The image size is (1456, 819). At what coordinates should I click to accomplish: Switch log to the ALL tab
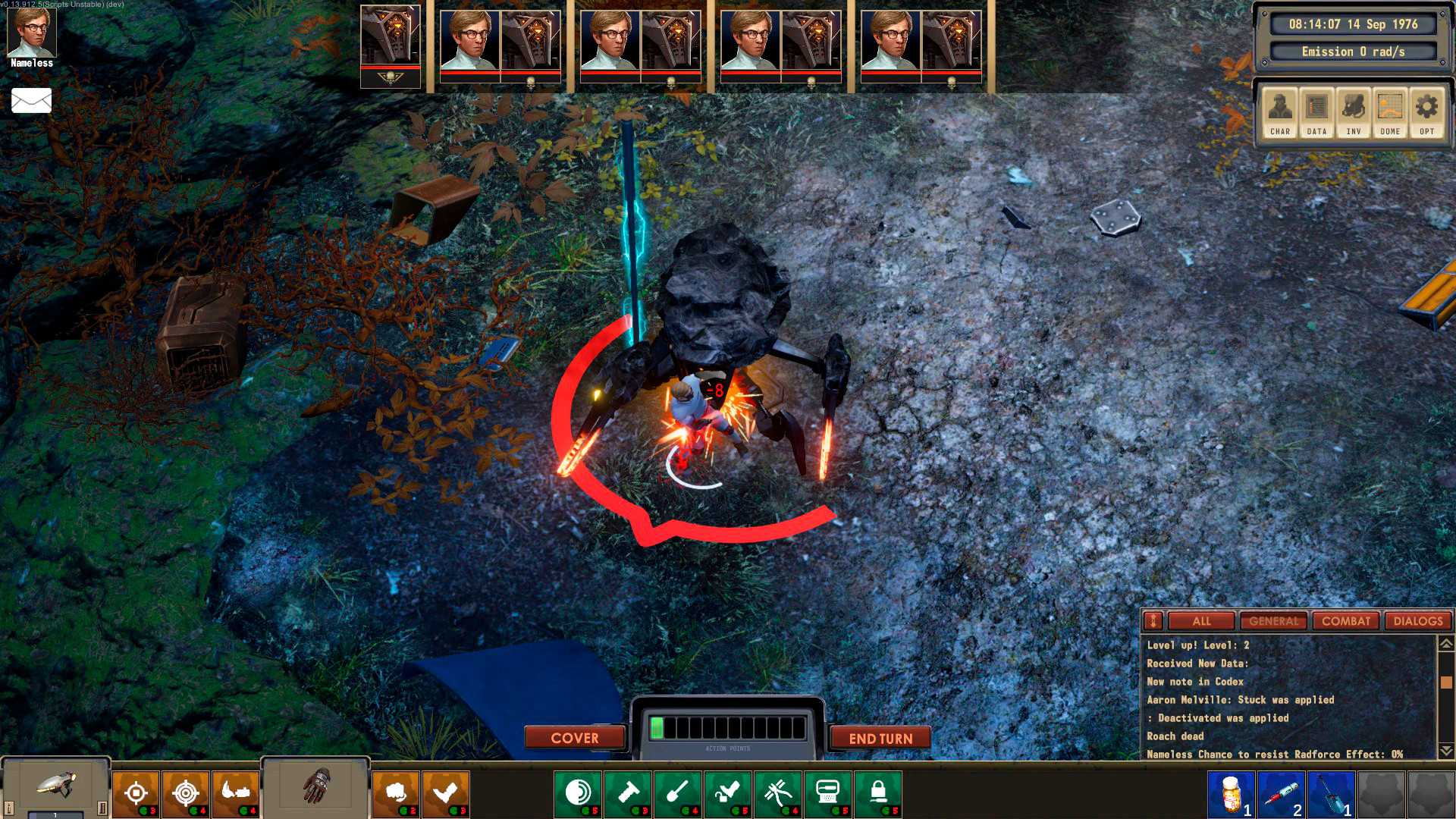click(1201, 621)
